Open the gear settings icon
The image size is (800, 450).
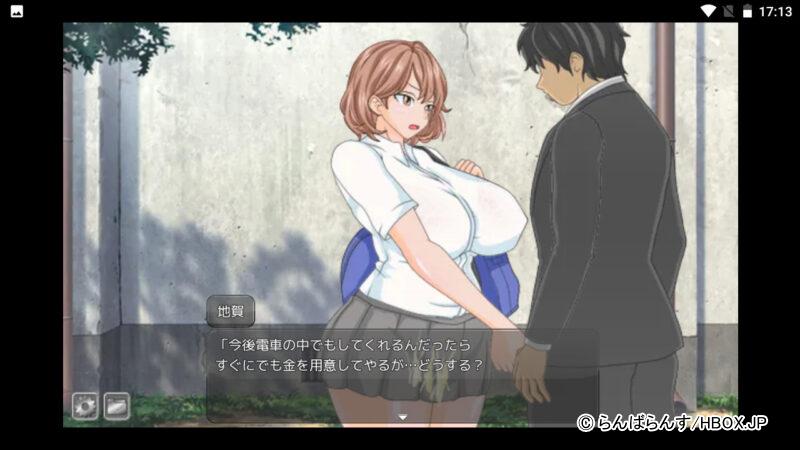click(85, 405)
